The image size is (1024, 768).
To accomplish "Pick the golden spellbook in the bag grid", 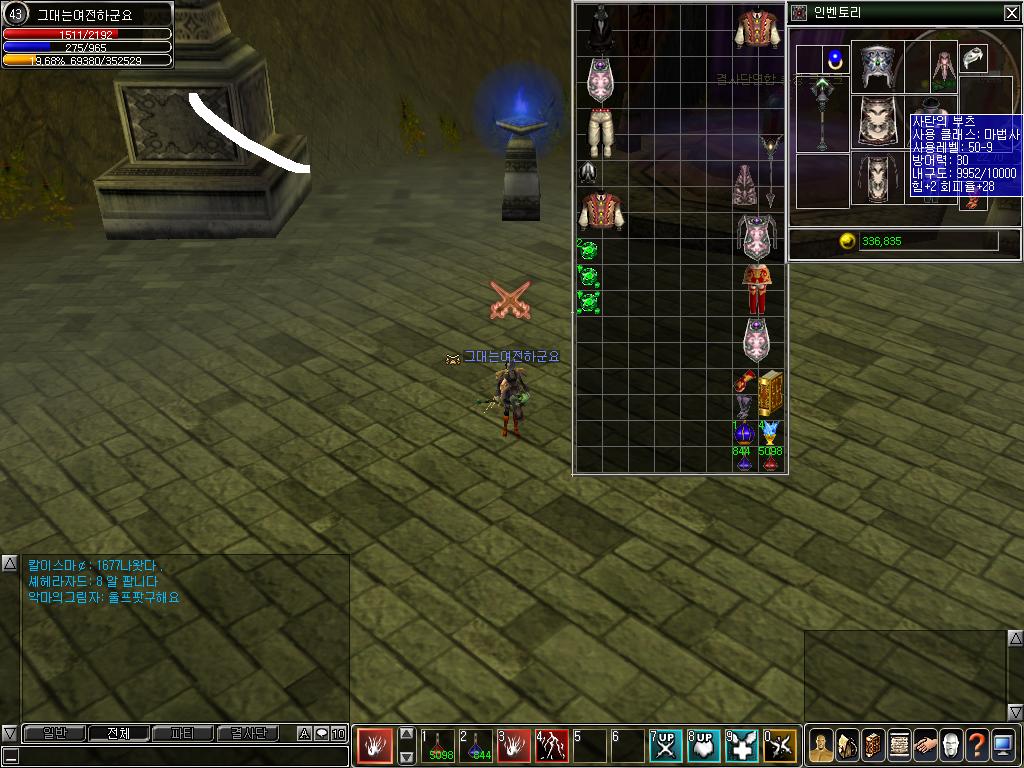I will [x=770, y=394].
